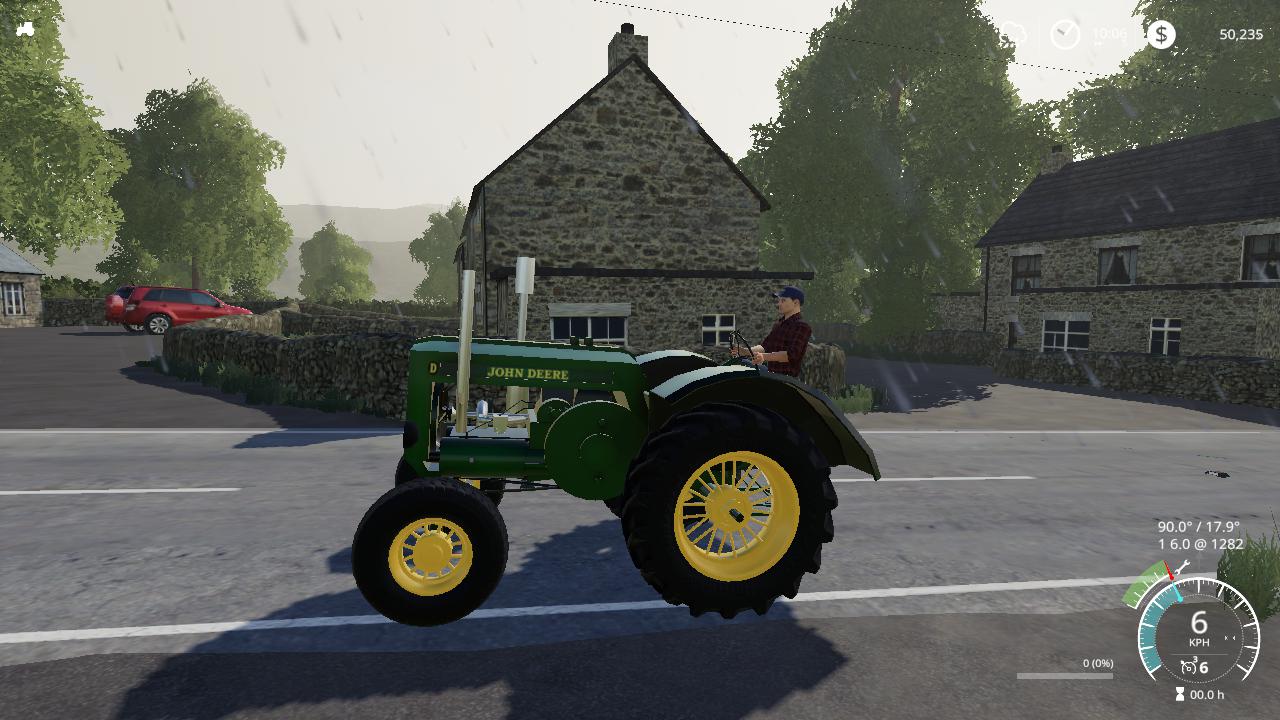Click the large speed value 6
1280x720 pixels.
pyautogui.click(x=1199, y=621)
